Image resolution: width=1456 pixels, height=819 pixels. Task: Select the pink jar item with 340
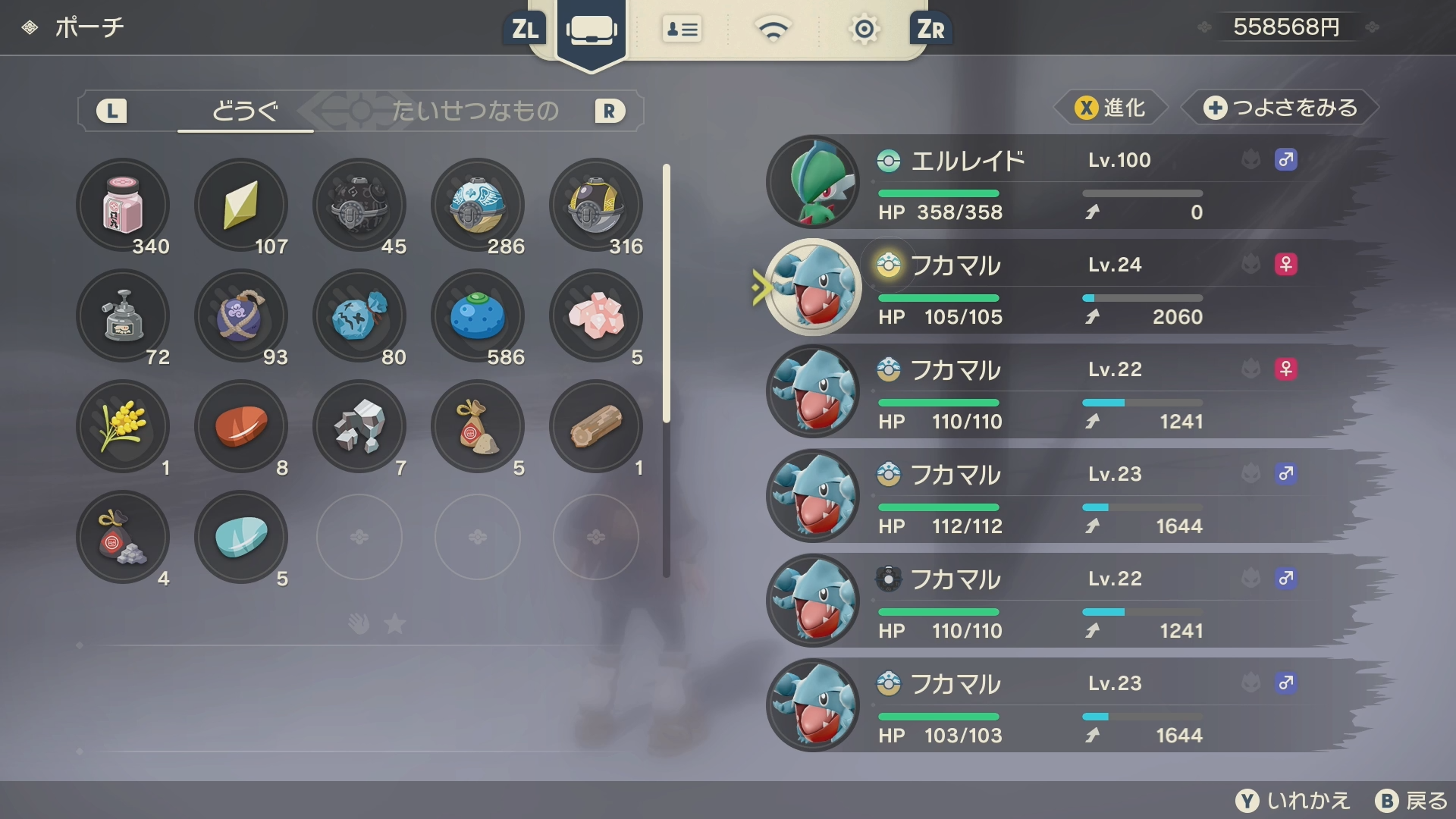click(x=123, y=205)
